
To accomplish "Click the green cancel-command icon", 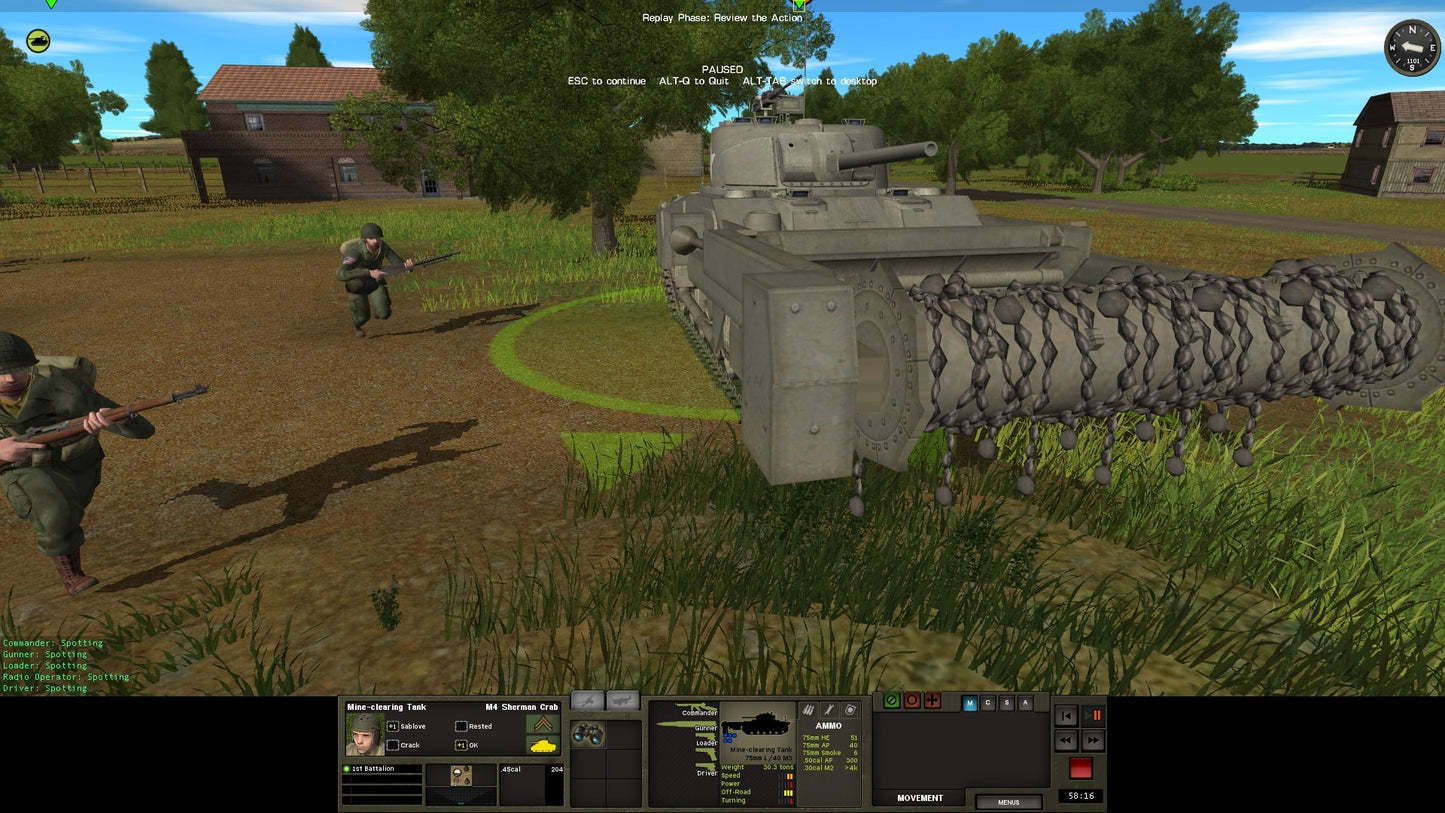I will coord(891,702).
